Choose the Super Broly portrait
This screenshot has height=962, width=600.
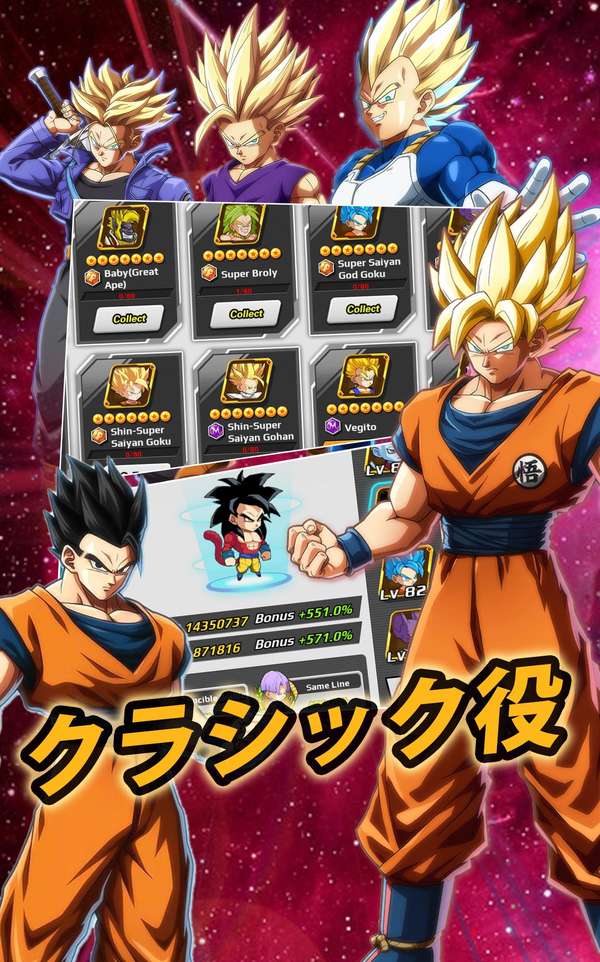coord(240,223)
